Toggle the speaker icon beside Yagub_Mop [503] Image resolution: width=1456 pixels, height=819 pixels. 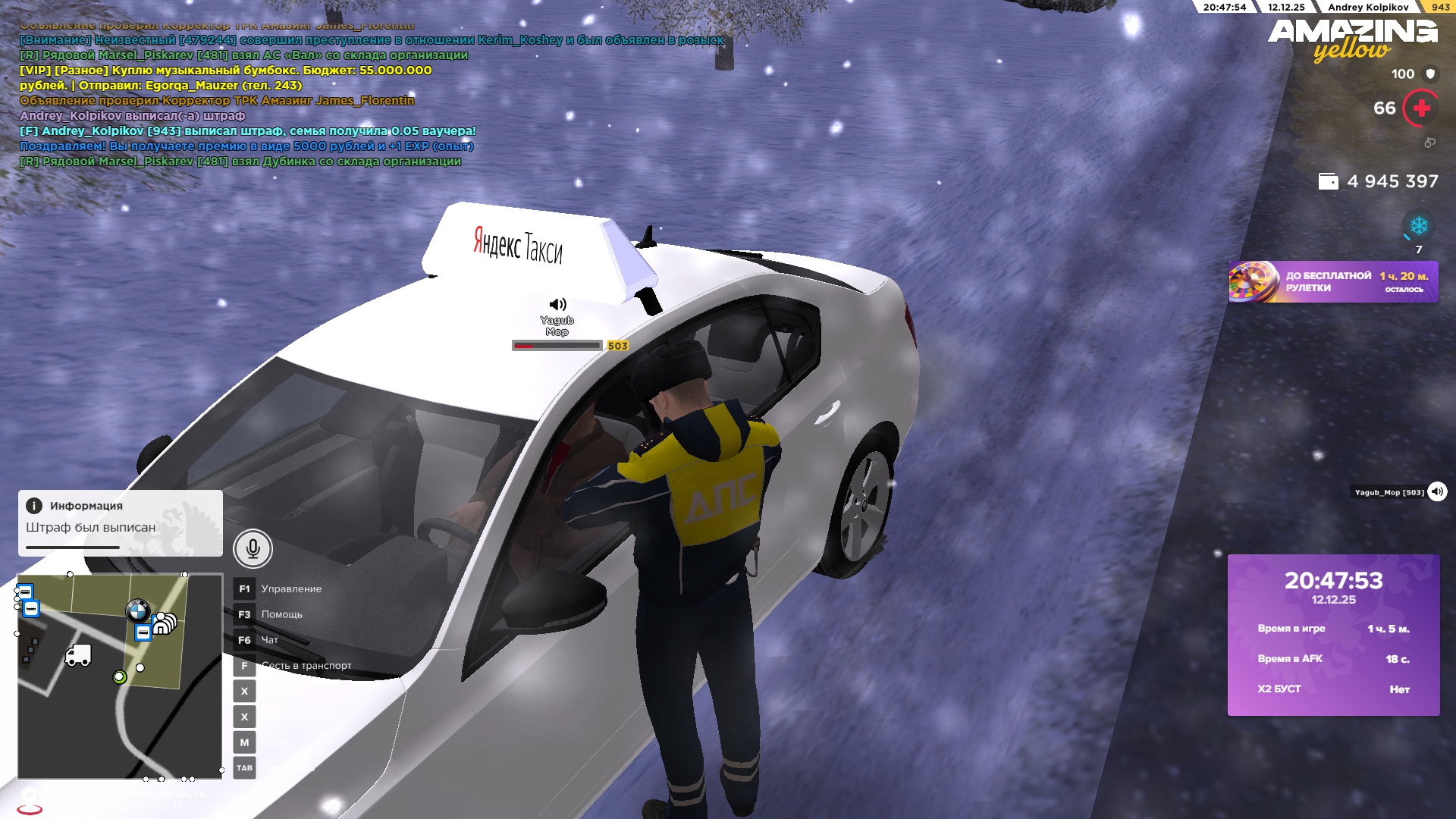pyautogui.click(x=1437, y=492)
